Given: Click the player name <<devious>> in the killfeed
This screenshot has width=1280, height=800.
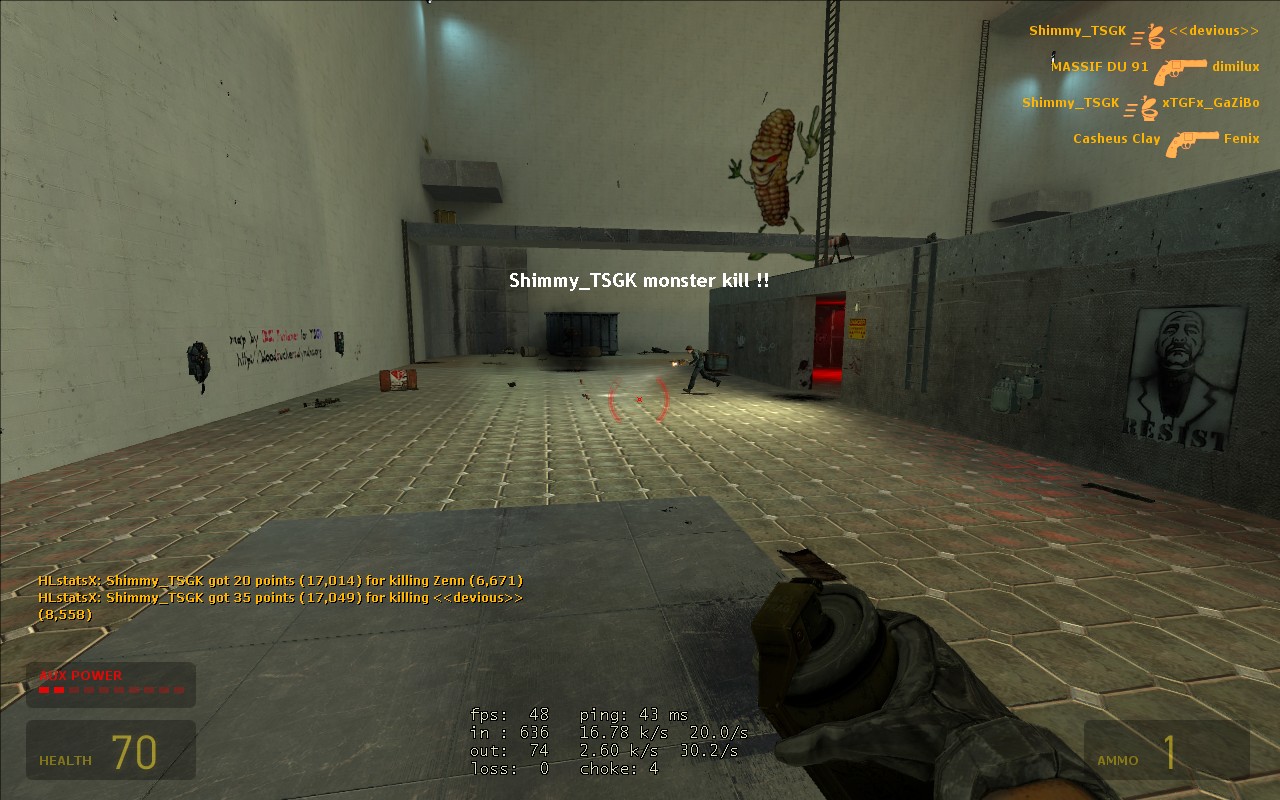Looking at the screenshot, I should pos(1213,31).
